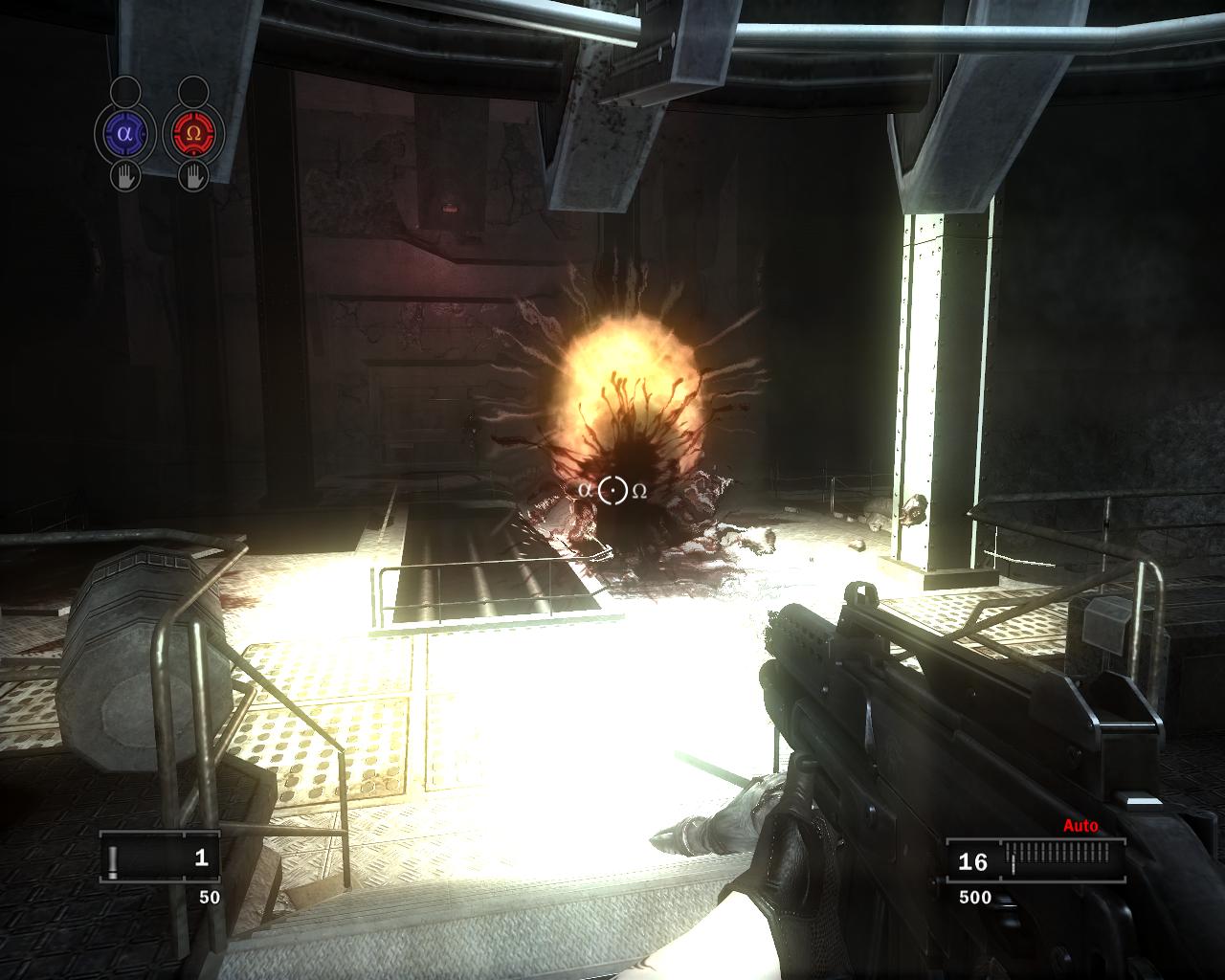Click the hand icon under Omega squad
Image resolution: width=1225 pixels, height=980 pixels.
click(193, 176)
